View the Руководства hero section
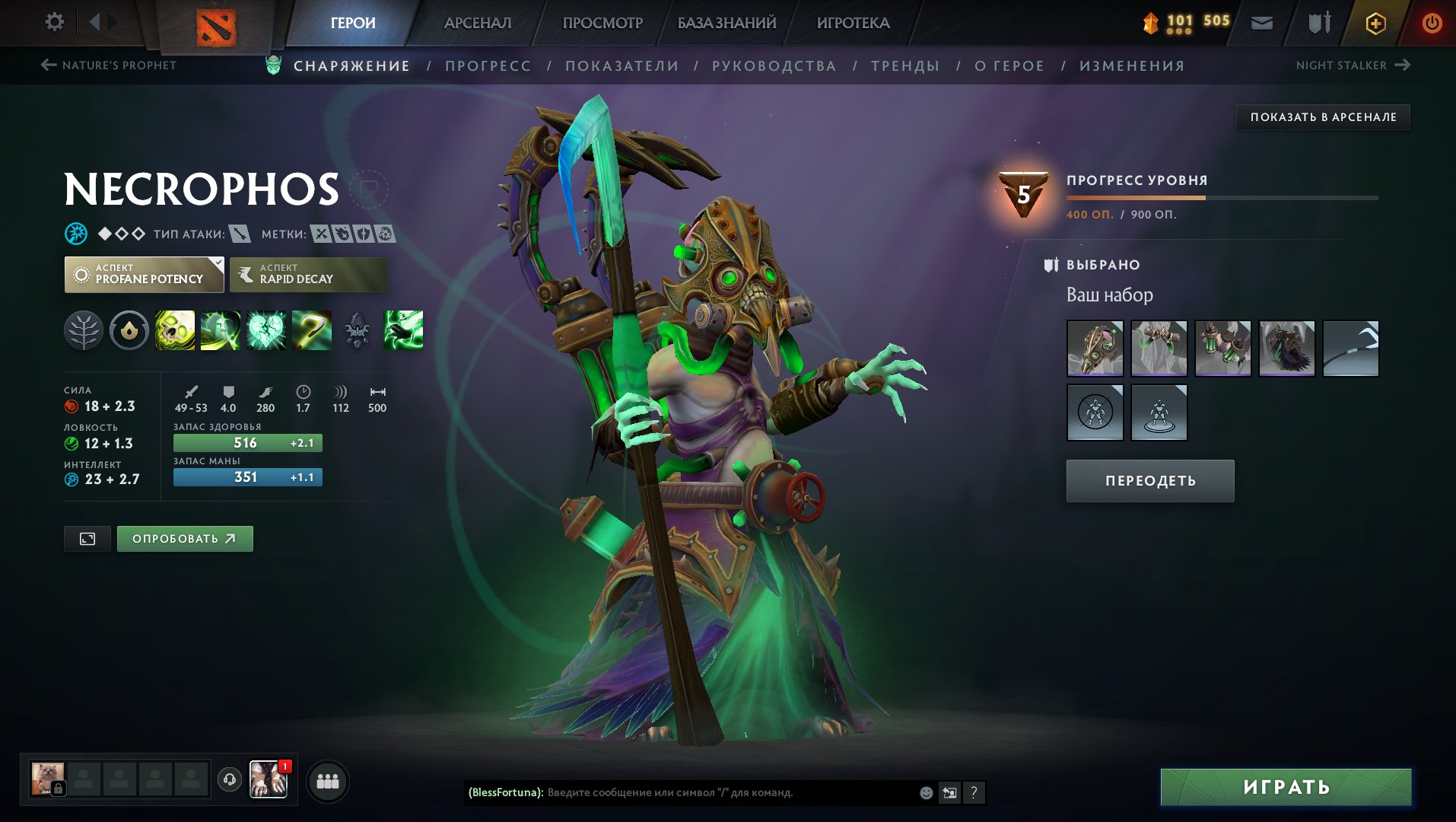The width and height of the screenshot is (1456, 822). coord(774,66)
